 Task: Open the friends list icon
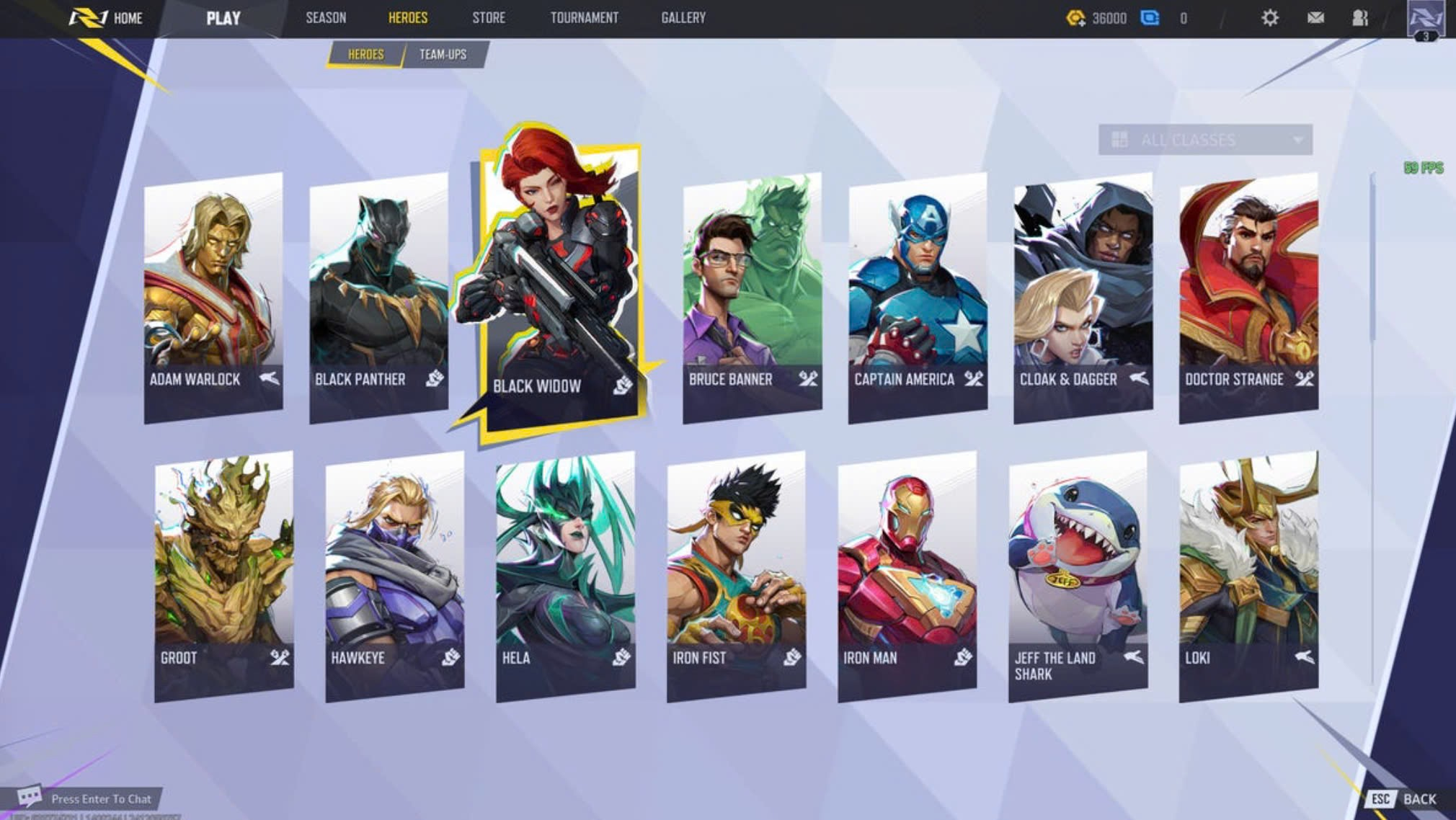[1360, 18]
